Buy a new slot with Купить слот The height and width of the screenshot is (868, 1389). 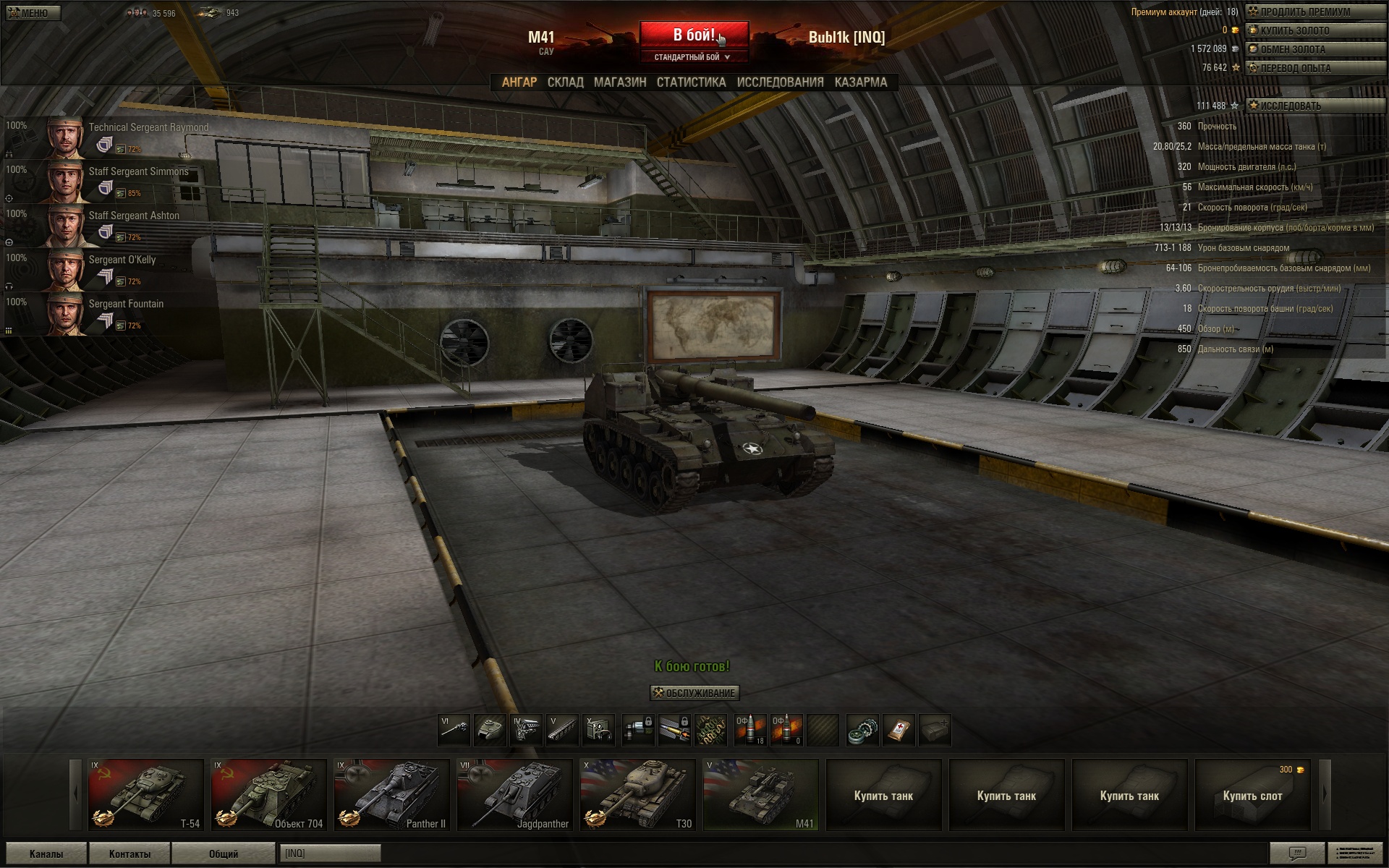1252,795
